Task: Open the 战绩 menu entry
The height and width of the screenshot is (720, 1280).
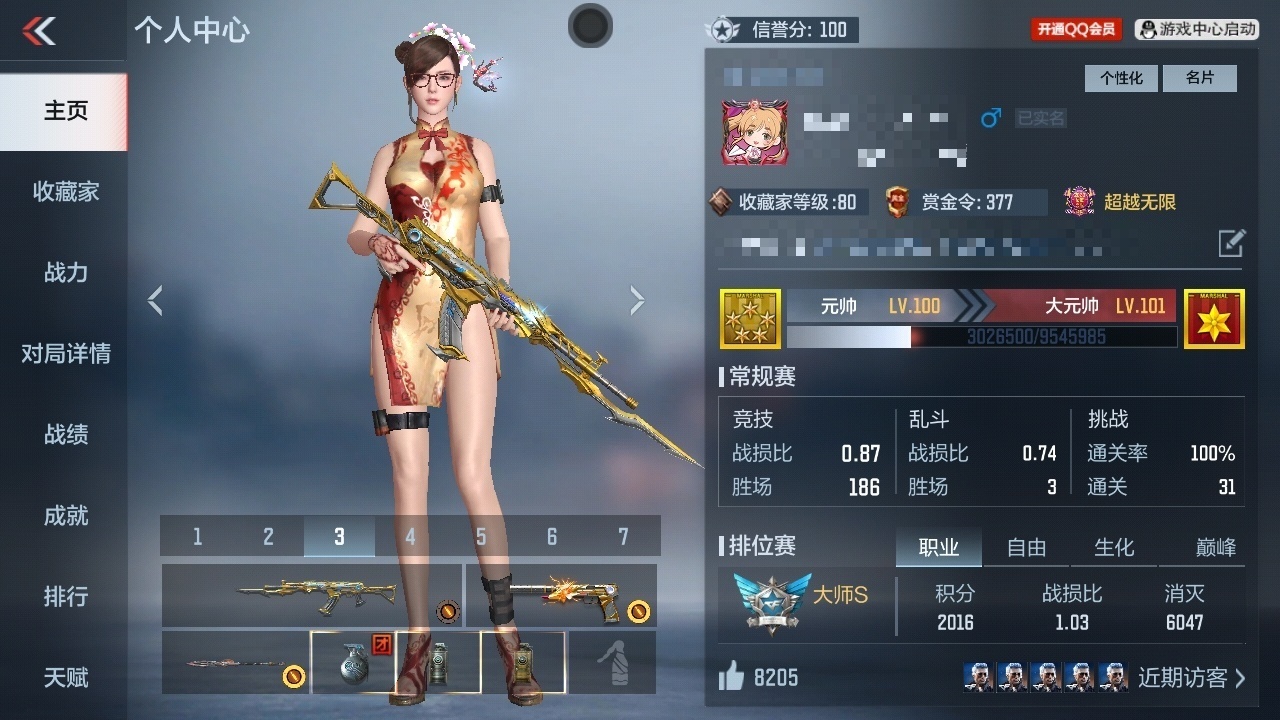Action: coord(65,434)
